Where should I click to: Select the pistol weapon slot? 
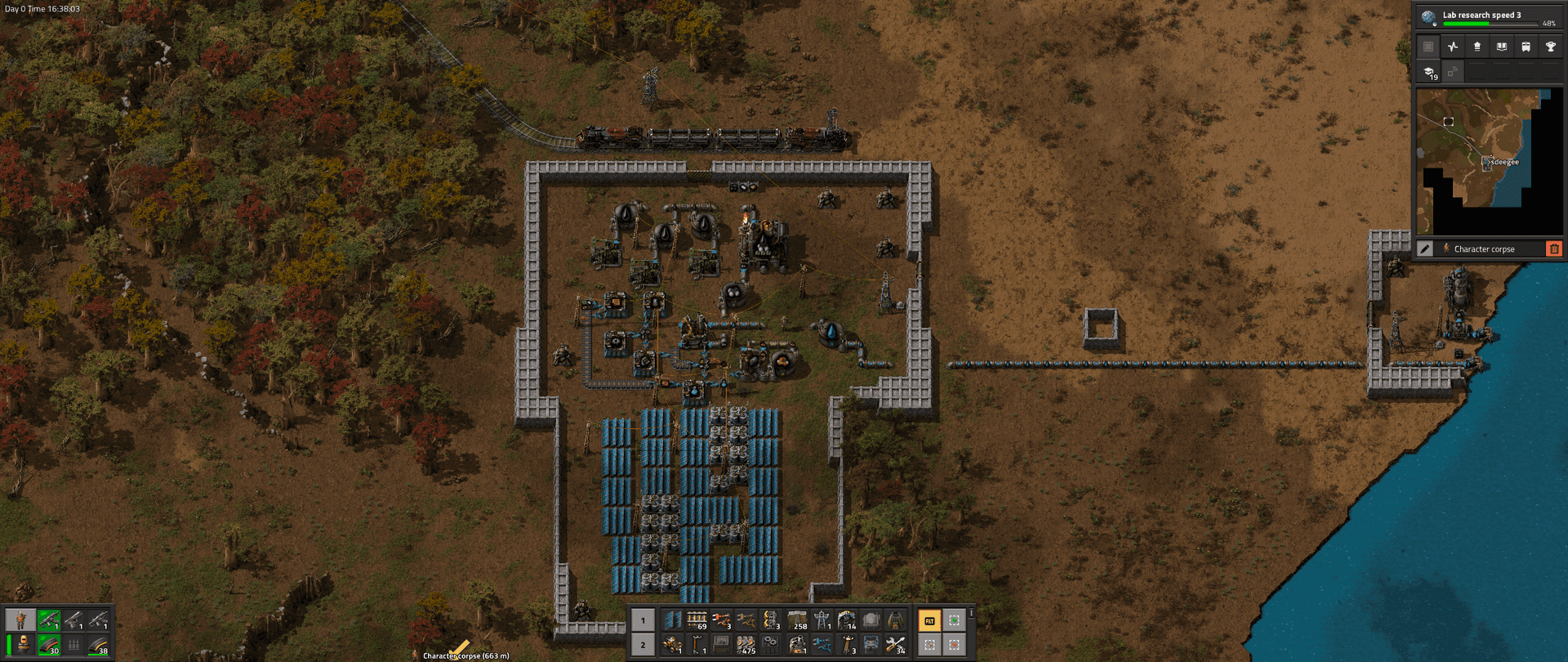tap(73, 620)
